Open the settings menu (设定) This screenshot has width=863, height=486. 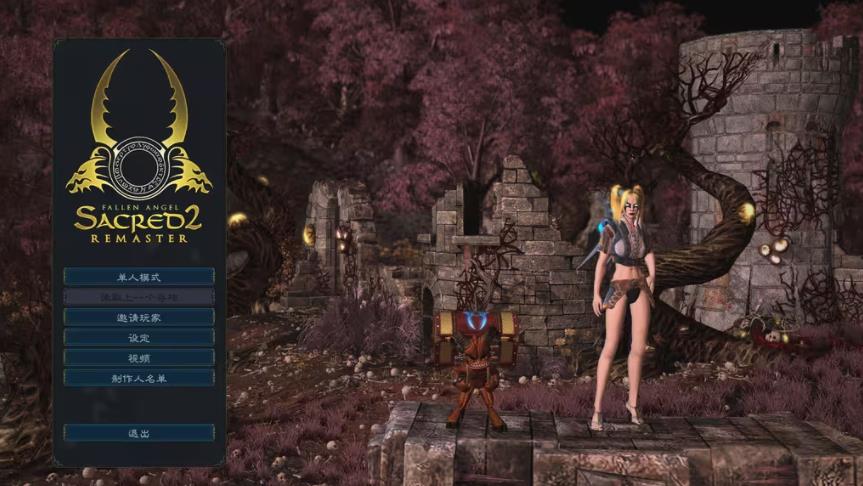click(x=139, y=337)
